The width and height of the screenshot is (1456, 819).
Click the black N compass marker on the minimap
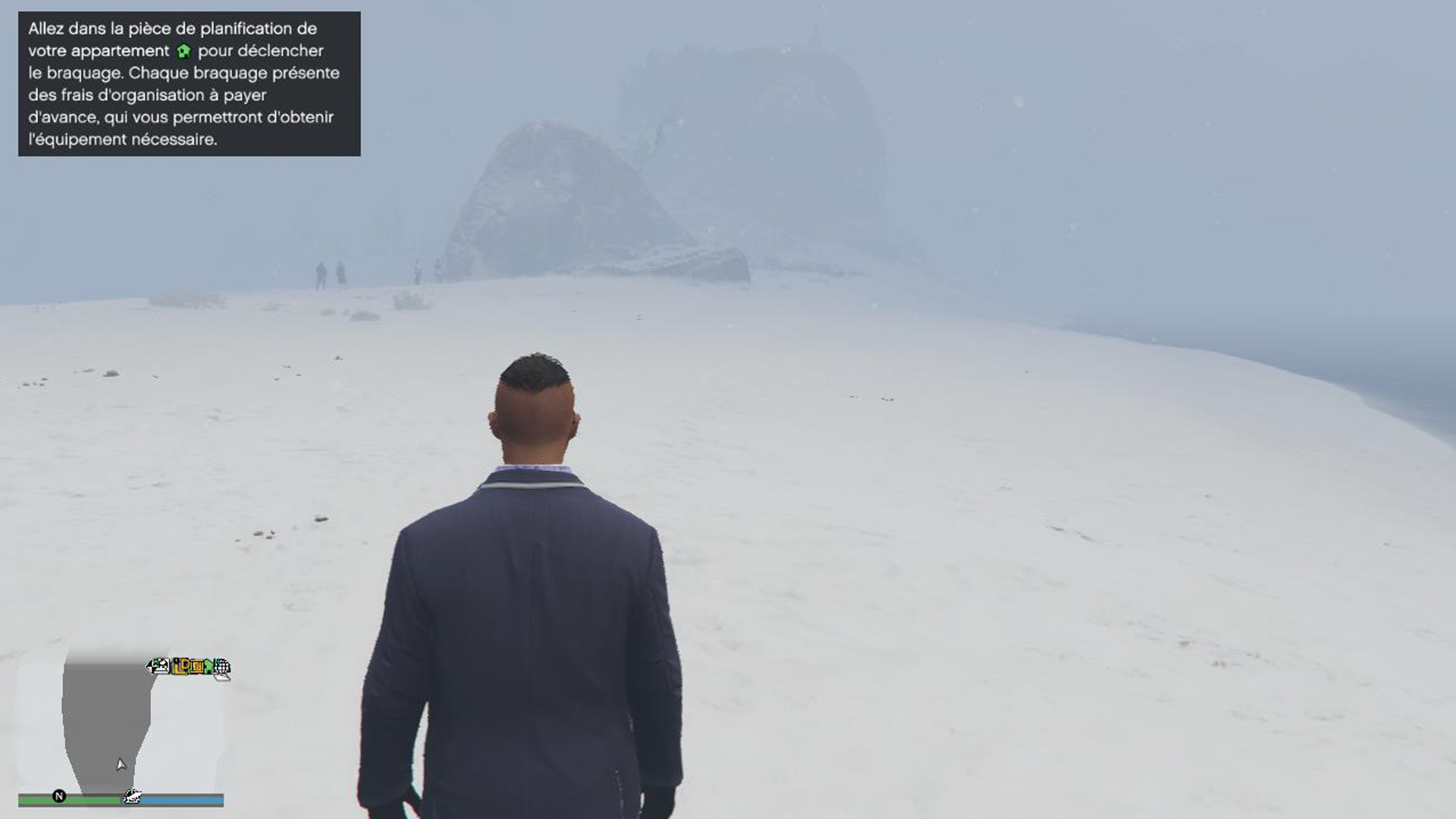(59, 796)
